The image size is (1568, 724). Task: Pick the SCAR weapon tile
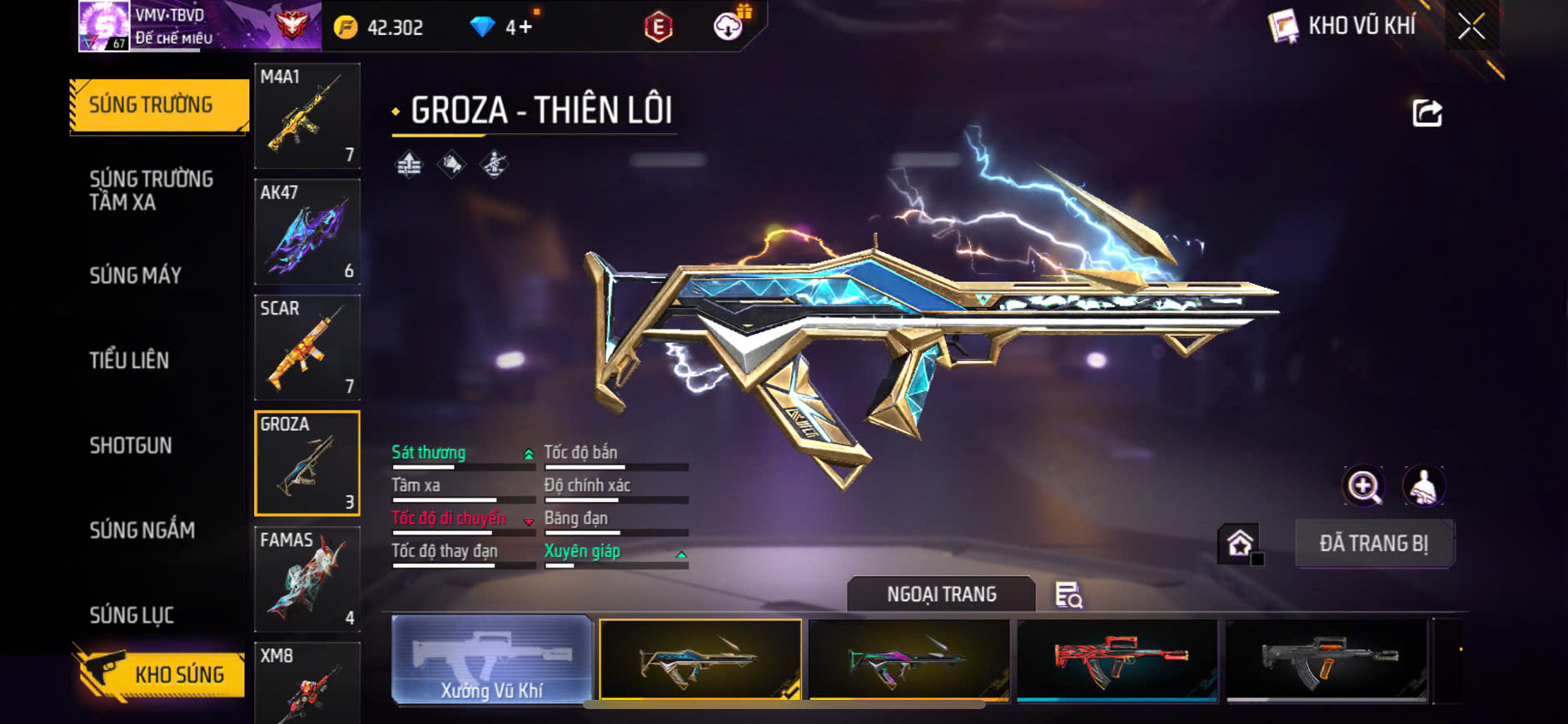[306, 347]
